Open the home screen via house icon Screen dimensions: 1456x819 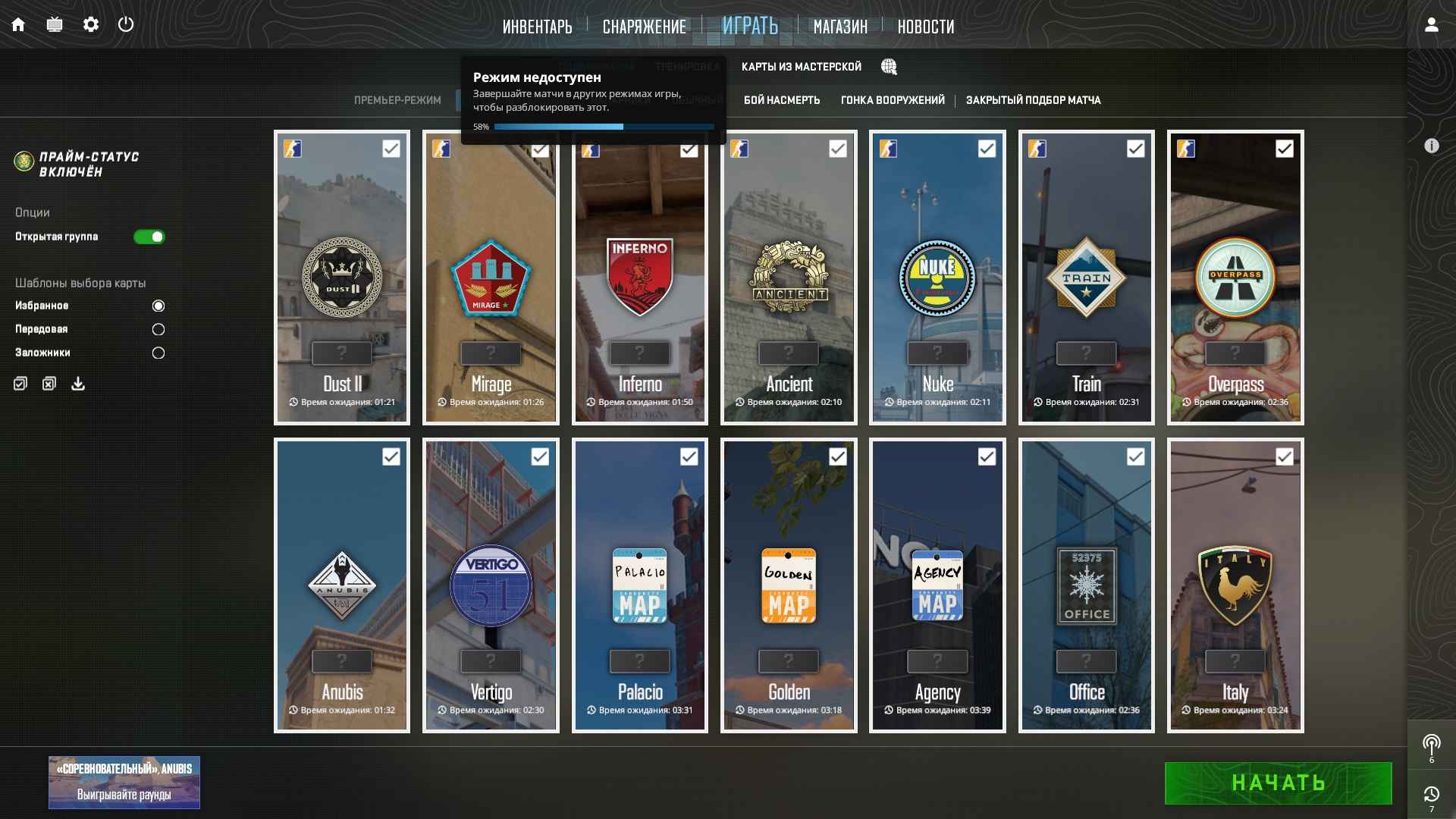[x=17, y=24]
